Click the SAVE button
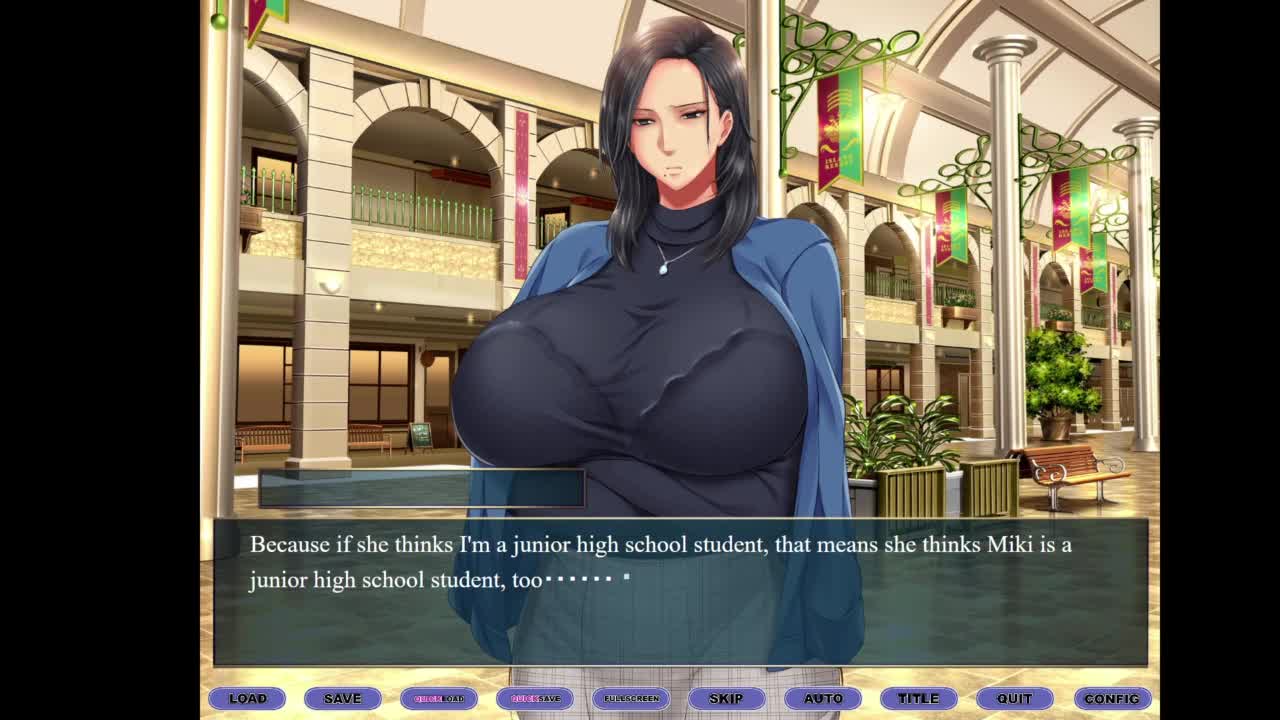The image size is (1280, 720). coord(342,698)
